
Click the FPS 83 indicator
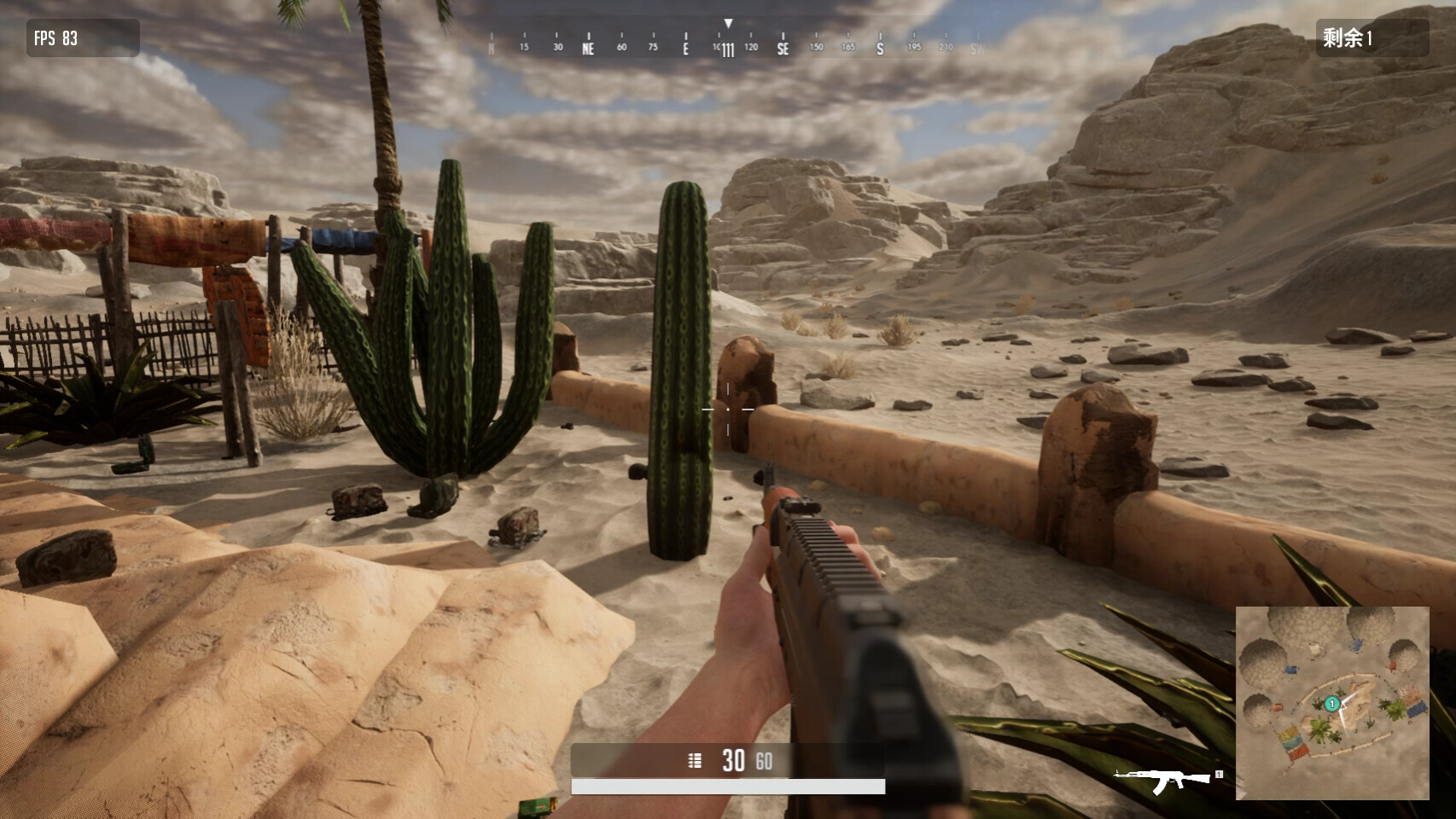click(x=55, y=38)
